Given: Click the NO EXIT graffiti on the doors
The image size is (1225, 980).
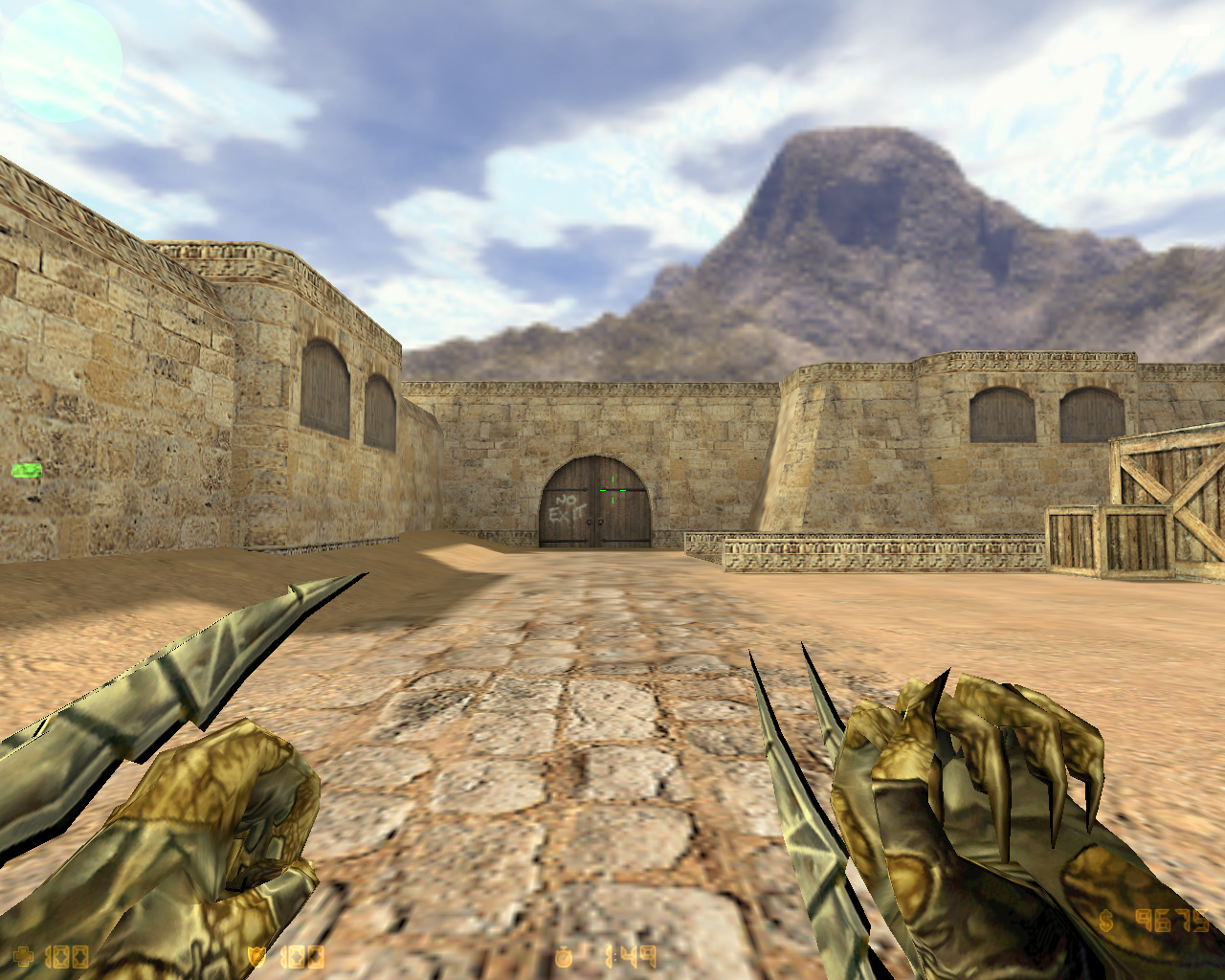Looking at the screenshot, I should (x=567, y=508).
